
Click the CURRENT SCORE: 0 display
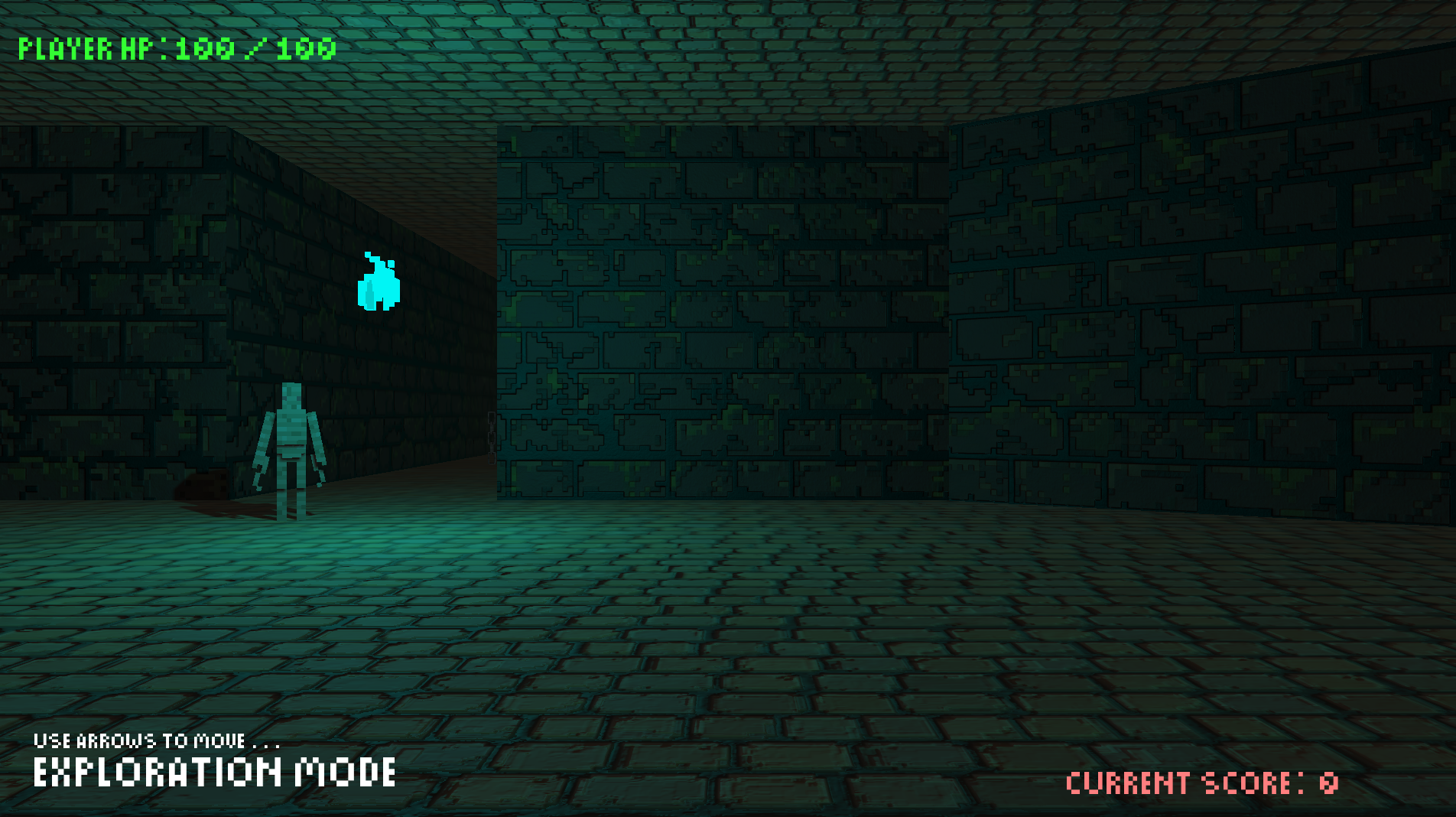(x=1201, y=782)
